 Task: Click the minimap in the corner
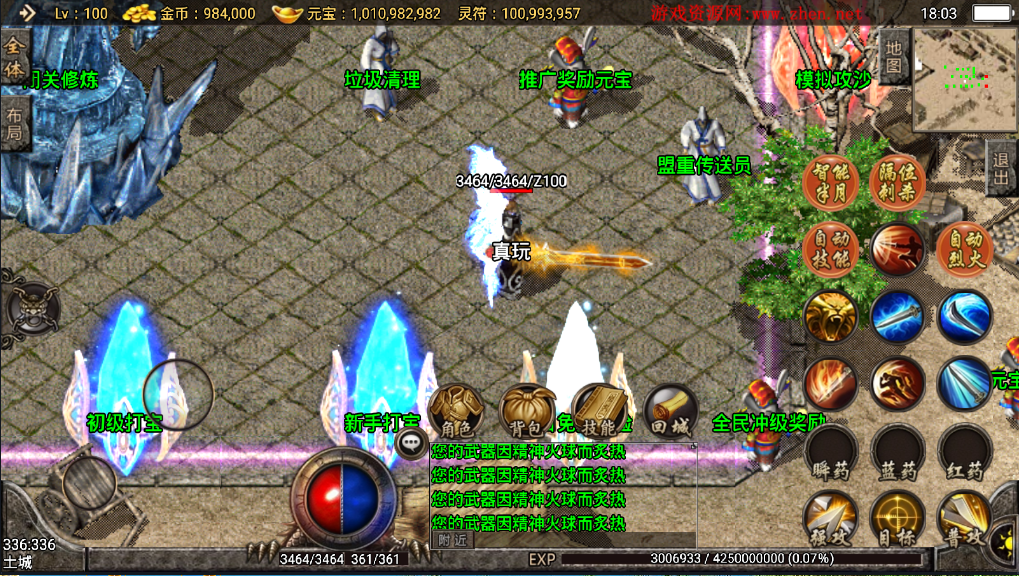pyautogui.click(x=963, y=78)
